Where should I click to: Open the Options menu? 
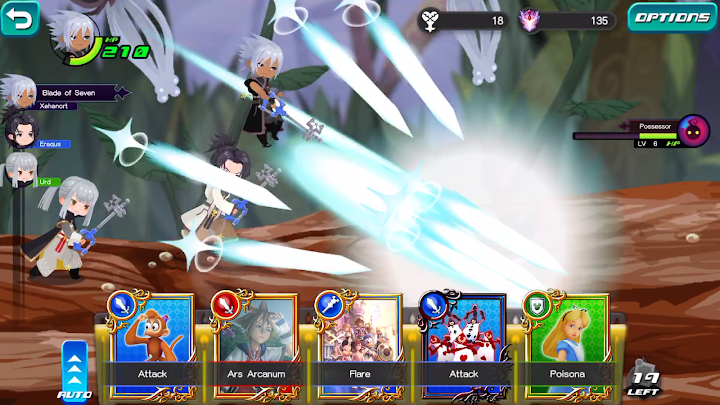[x=671, y=17]
